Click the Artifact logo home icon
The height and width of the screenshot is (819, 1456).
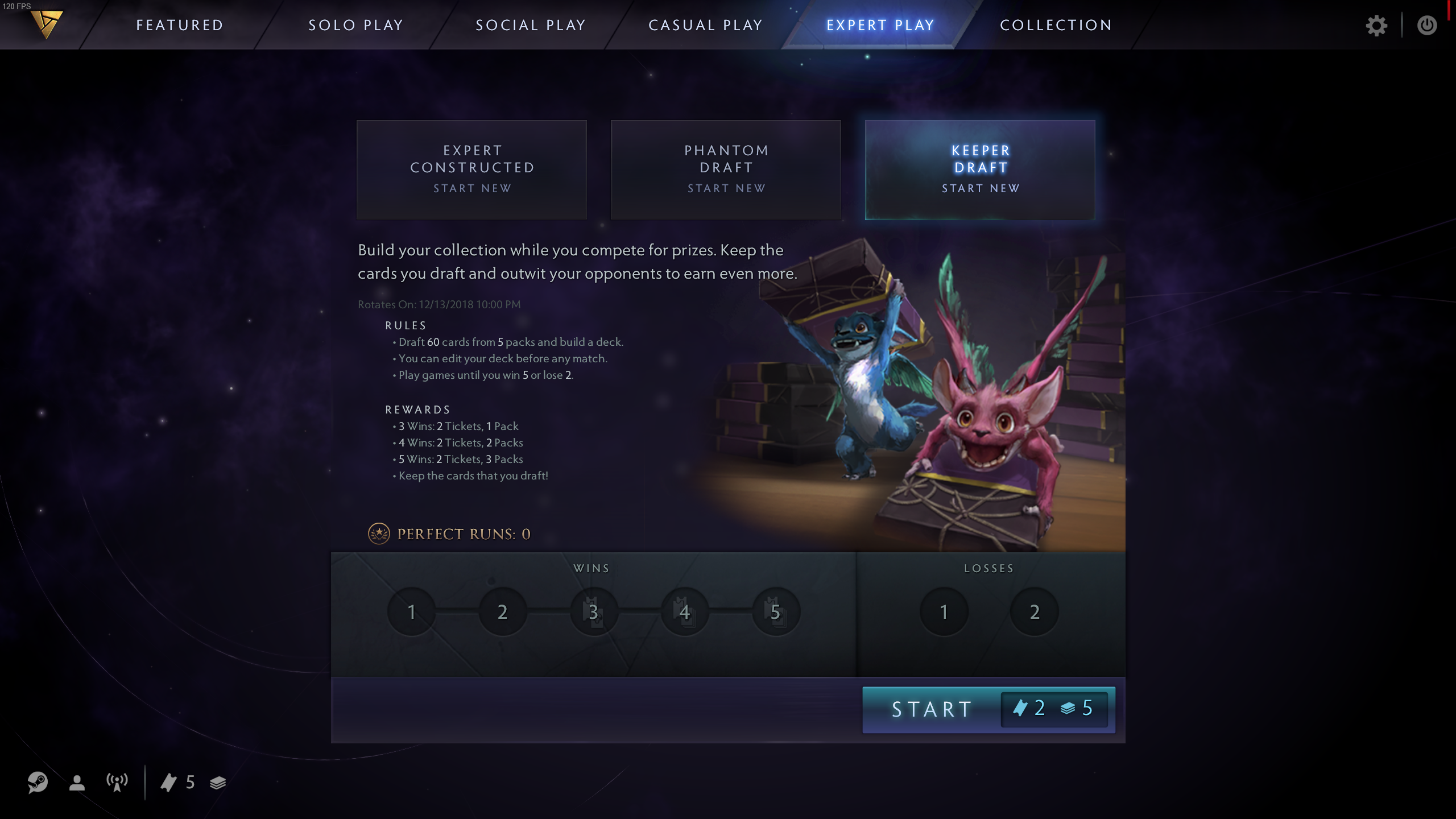click(47, 24)
